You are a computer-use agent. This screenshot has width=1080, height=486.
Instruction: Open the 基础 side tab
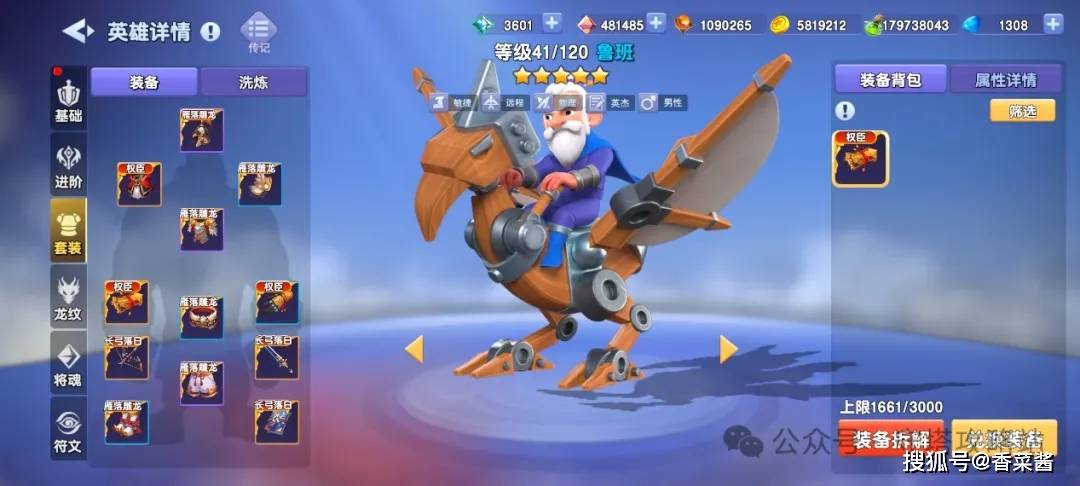click(69, 102)
